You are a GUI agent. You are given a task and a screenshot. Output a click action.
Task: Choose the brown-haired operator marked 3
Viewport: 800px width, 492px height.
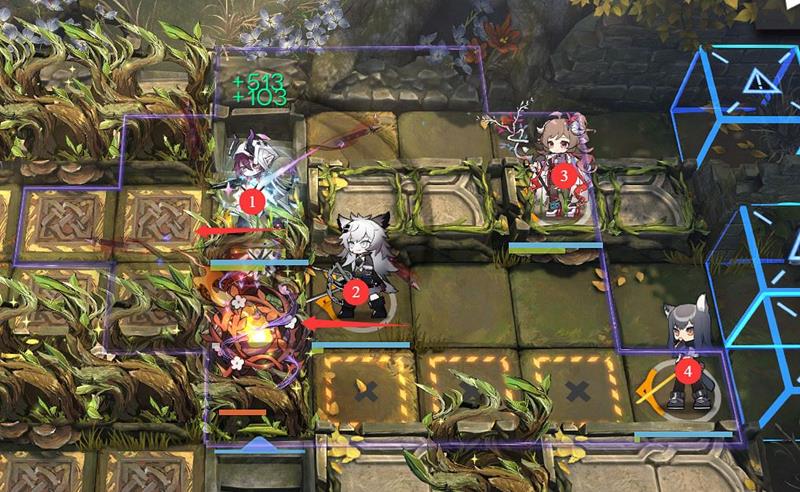pyautogui.click(x=560, y=170)
